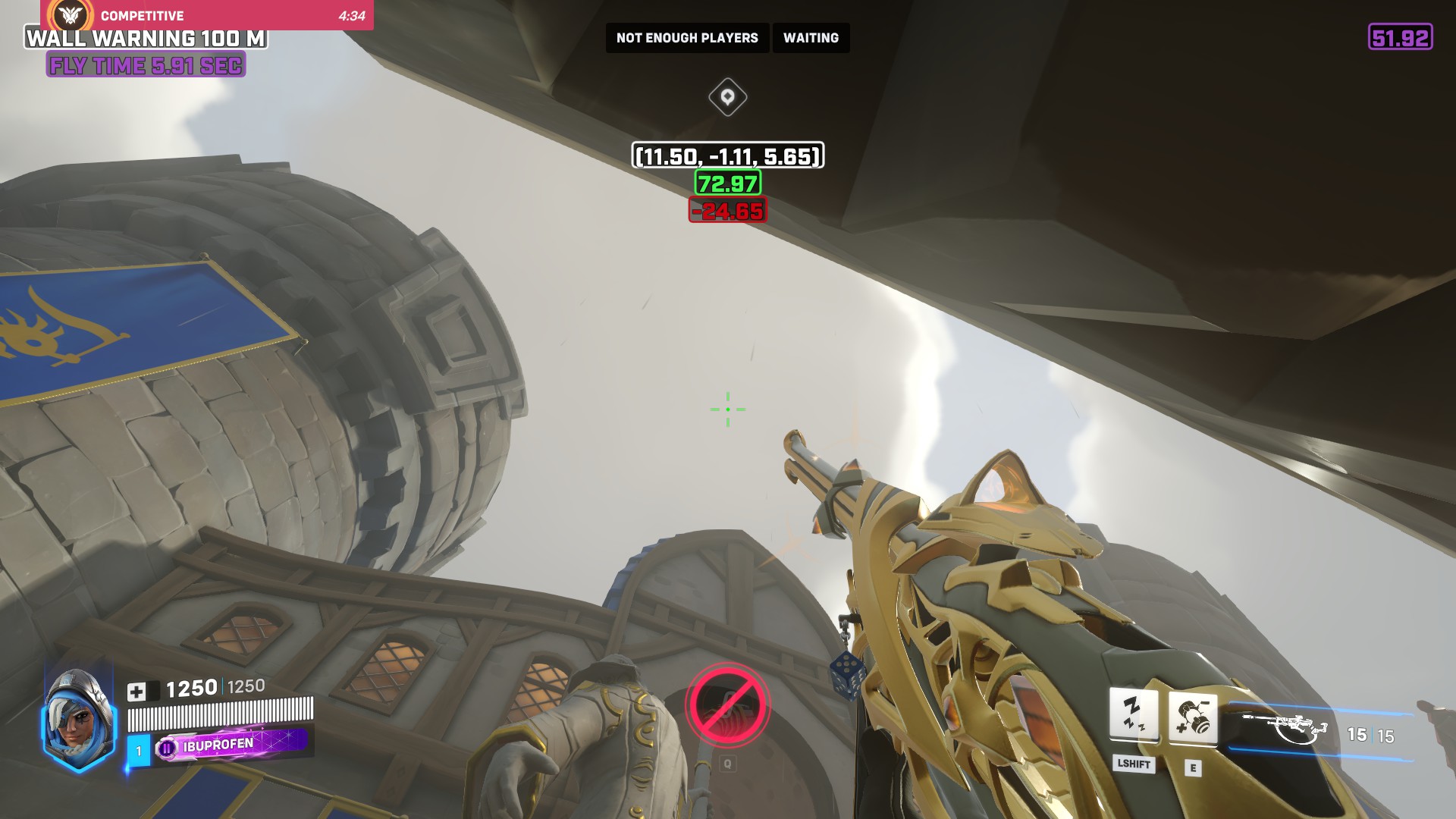This screenshot has width=1456, height=819.
Task: Select the NOT ENOUGH PLAYERS label
Action: point(687,37)
